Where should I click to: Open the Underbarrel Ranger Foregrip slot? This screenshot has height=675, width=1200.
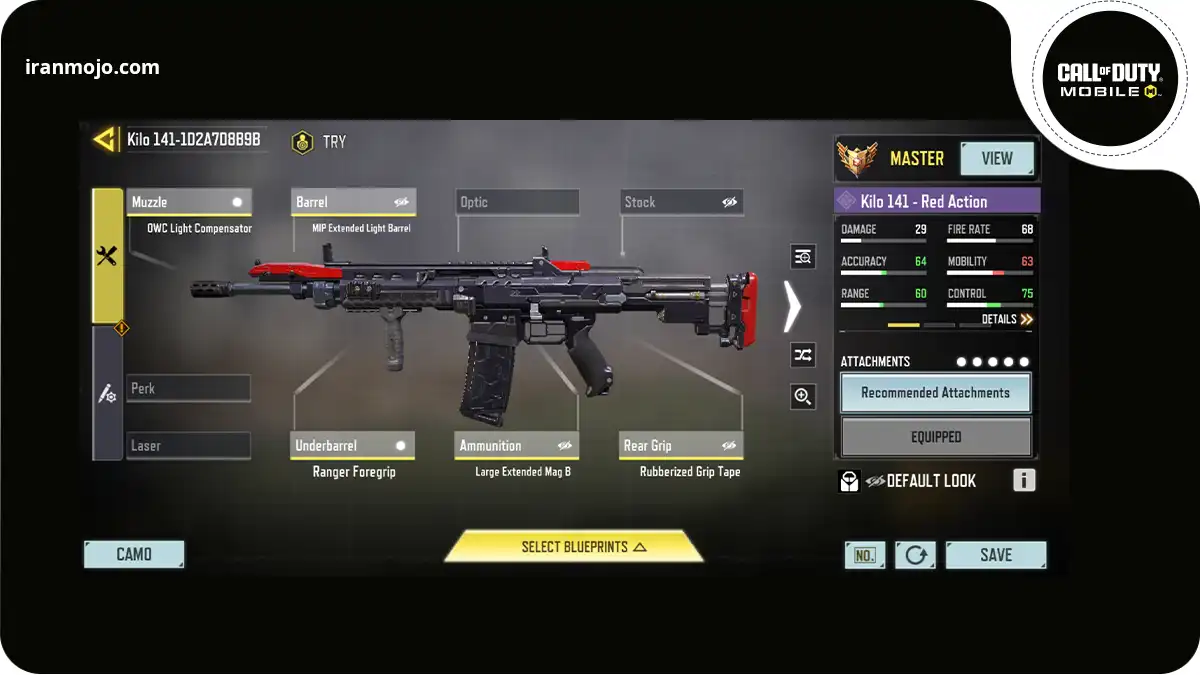tap(353, 446)
